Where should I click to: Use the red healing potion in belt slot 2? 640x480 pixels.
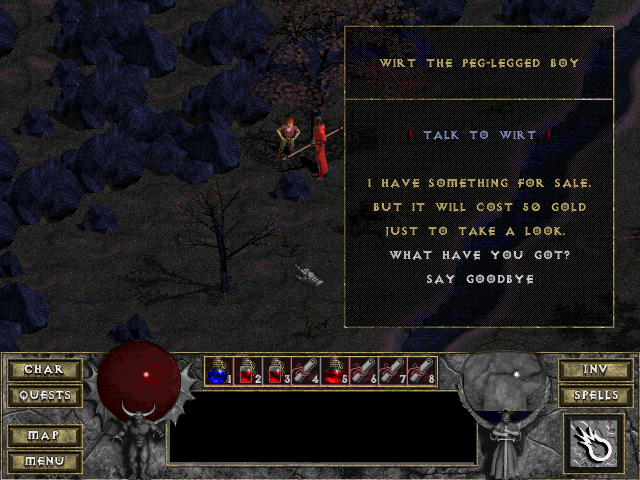tap(248, 372)
